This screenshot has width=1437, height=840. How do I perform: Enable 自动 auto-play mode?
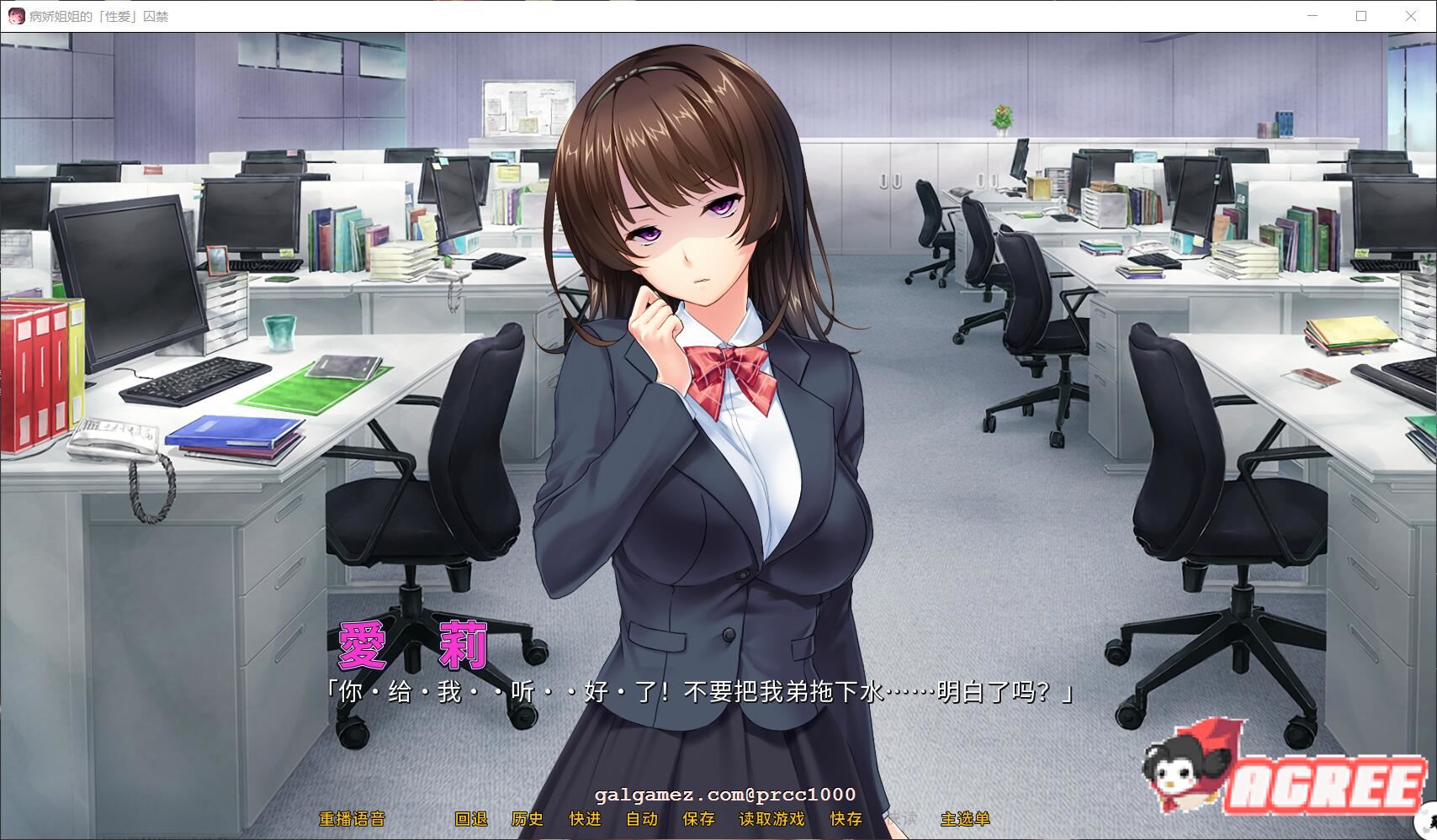pos(644,817)
